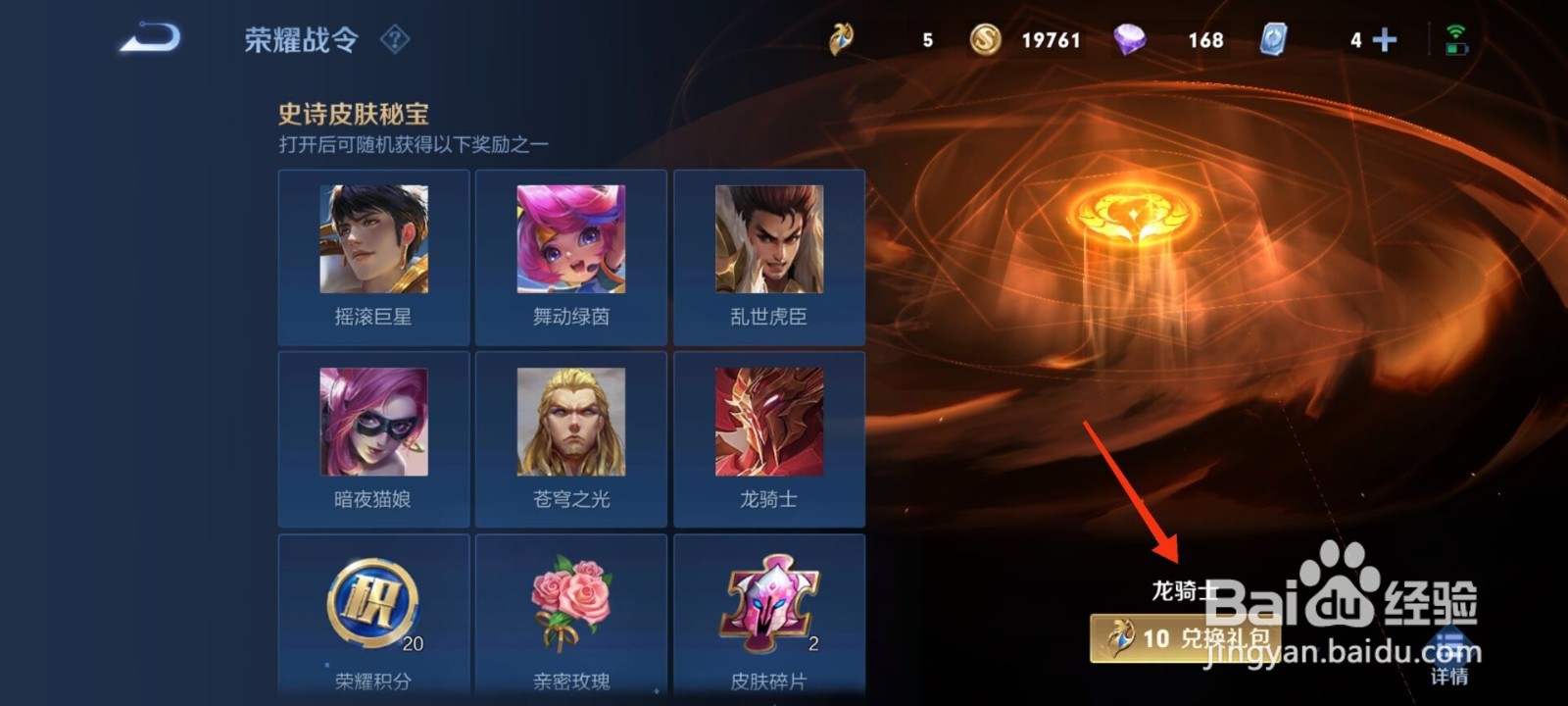Image resolution: width=1568 pixels, height=706 pixels.
Task: Open the 荣耀战令 help question mark icon
Action: coord(395,40)
